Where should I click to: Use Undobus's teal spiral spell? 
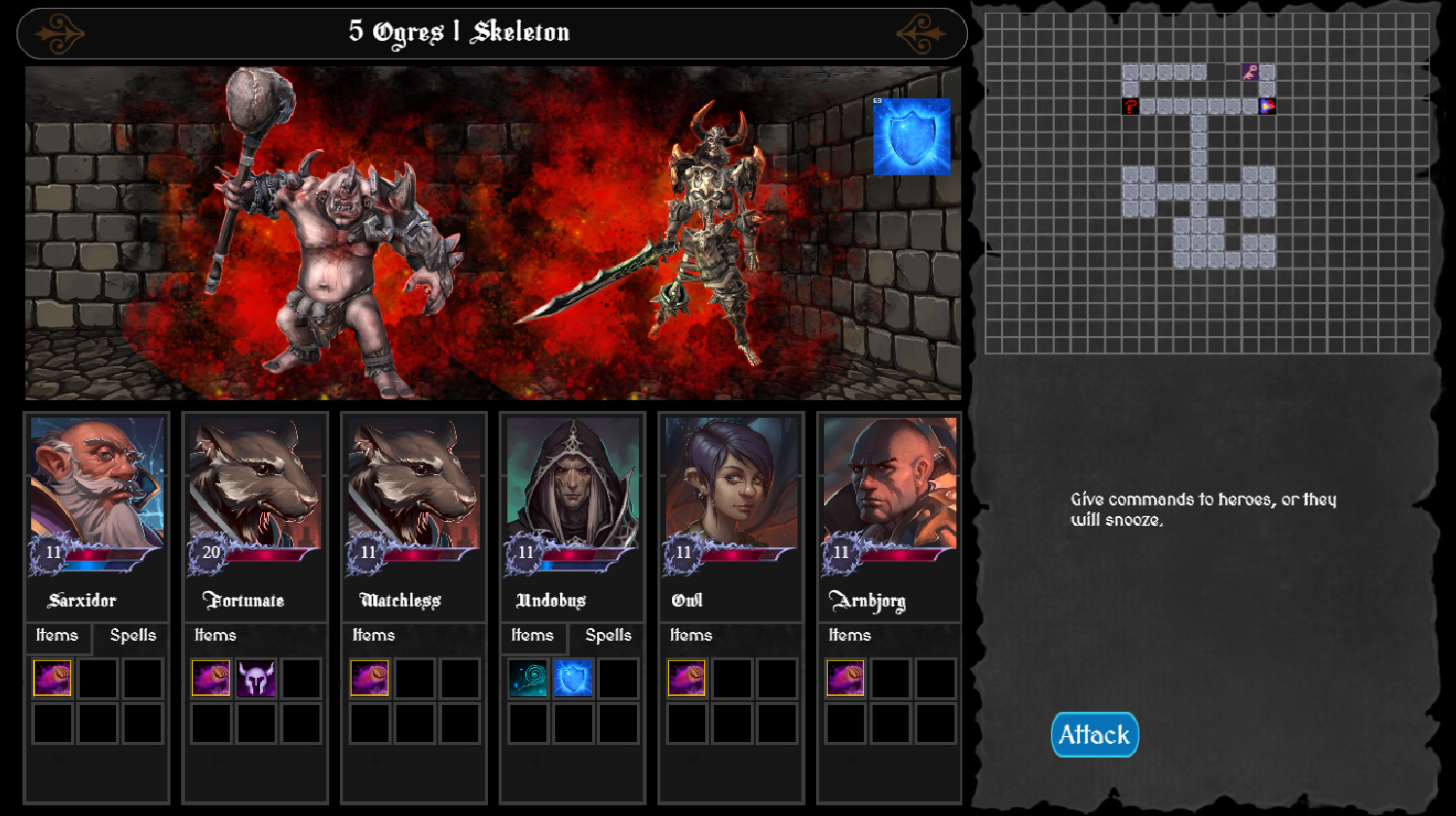528,679
